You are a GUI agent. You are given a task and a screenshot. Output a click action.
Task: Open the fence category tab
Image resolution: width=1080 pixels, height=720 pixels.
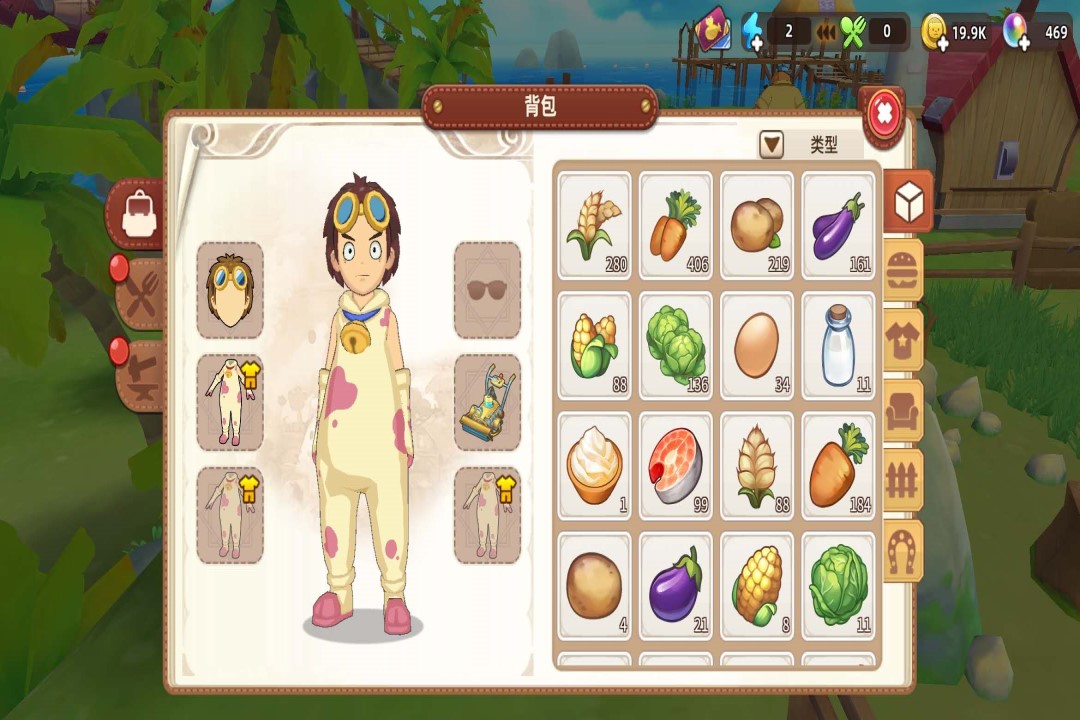click(904, 480)
